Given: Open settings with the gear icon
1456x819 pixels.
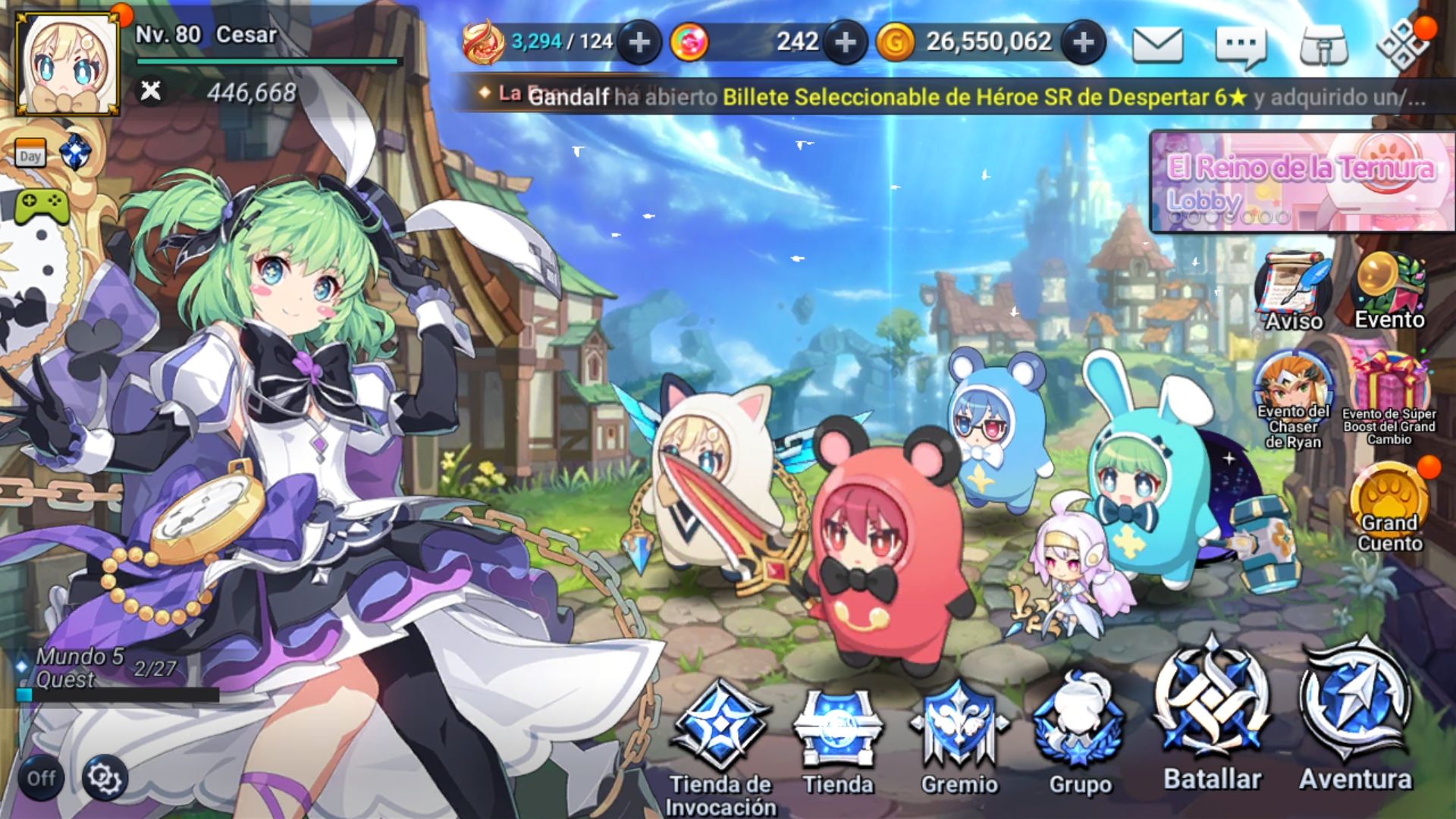Looking at the screenshot, I should point(102,776).
